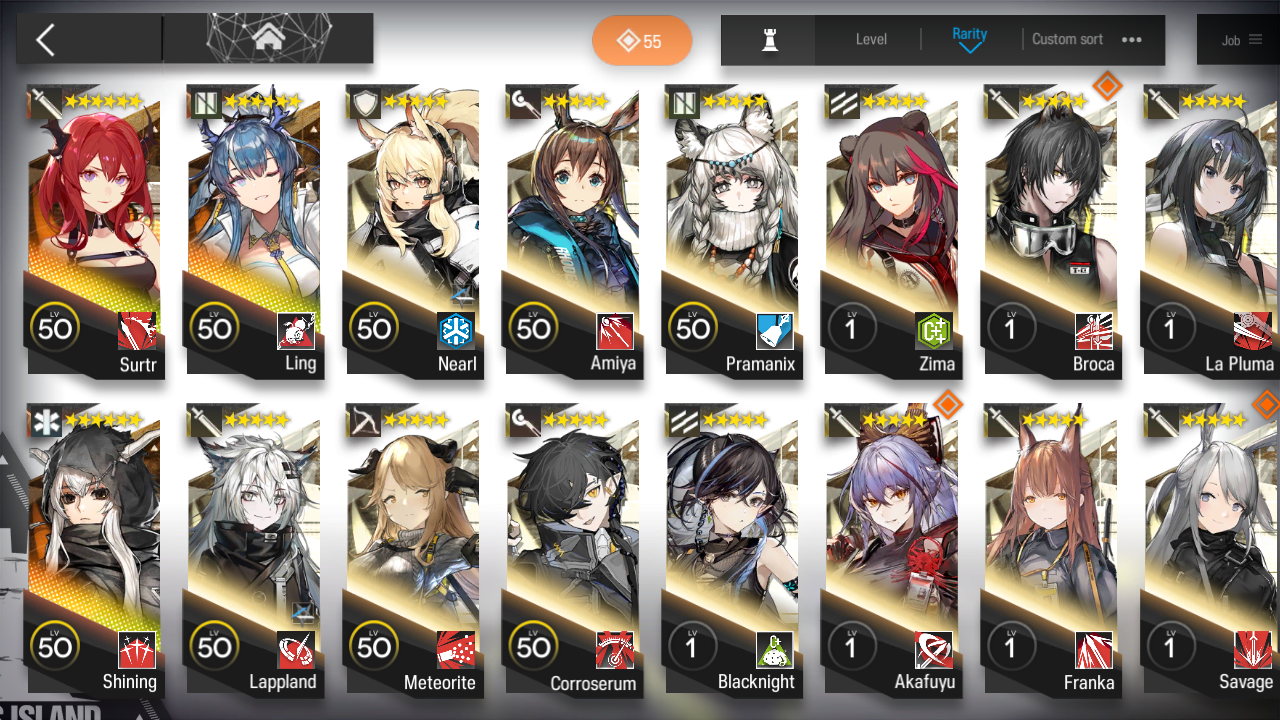Select Custom sort
Image resolution: width=1280 pixels, height=720 pixels.
pyautogui.click(x=1066, y=40)
